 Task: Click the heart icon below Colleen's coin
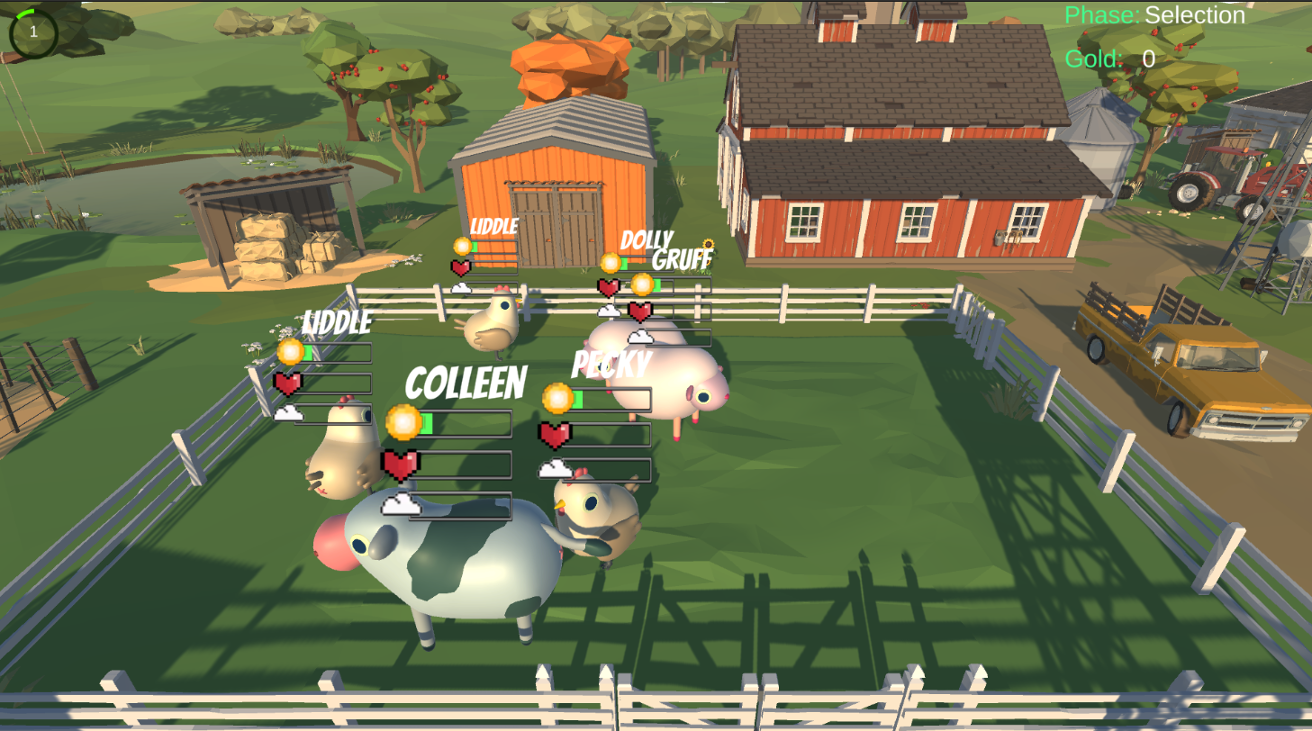click(398, 463)
